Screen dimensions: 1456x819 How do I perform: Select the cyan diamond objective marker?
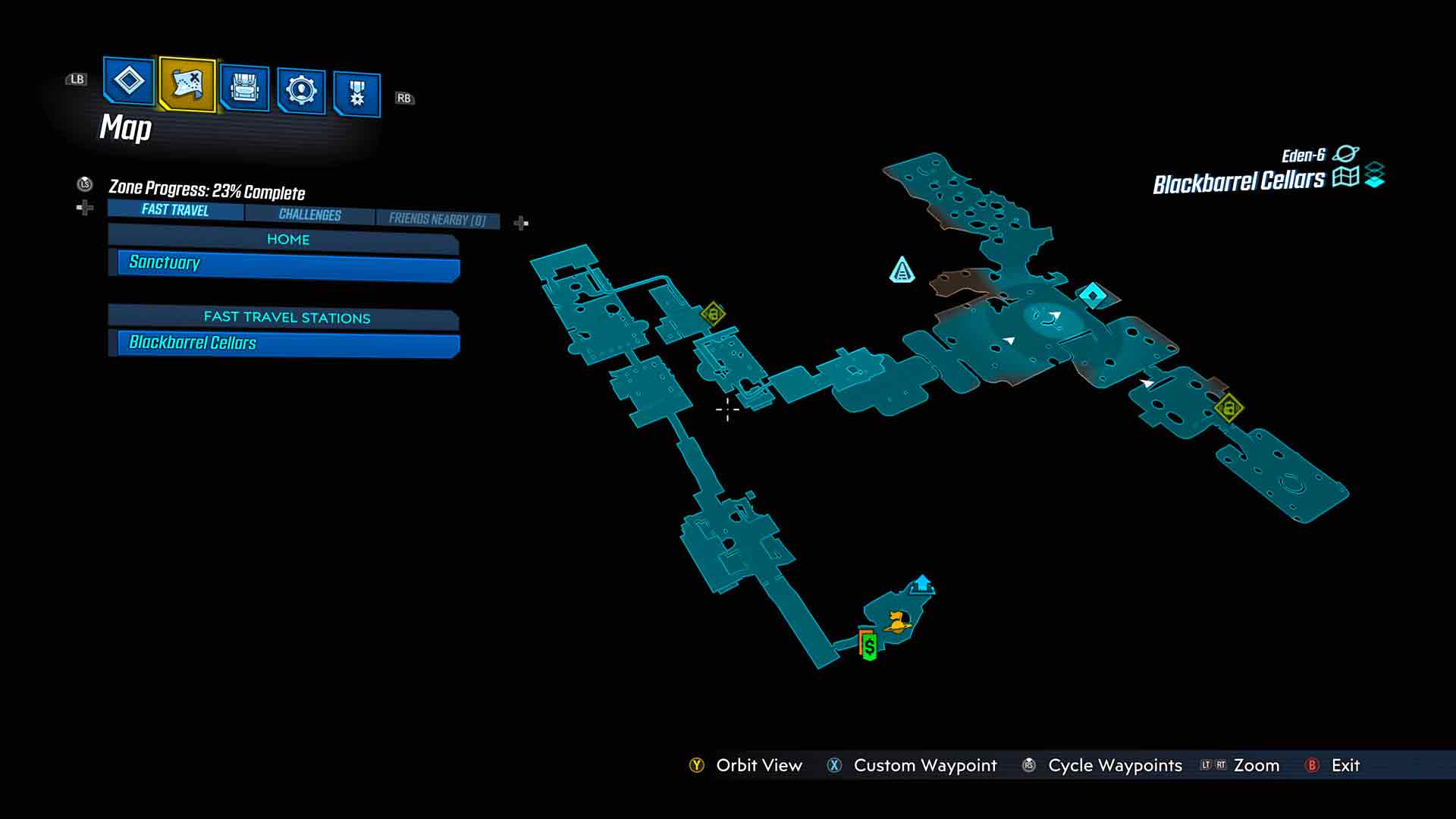[1093, 294]
